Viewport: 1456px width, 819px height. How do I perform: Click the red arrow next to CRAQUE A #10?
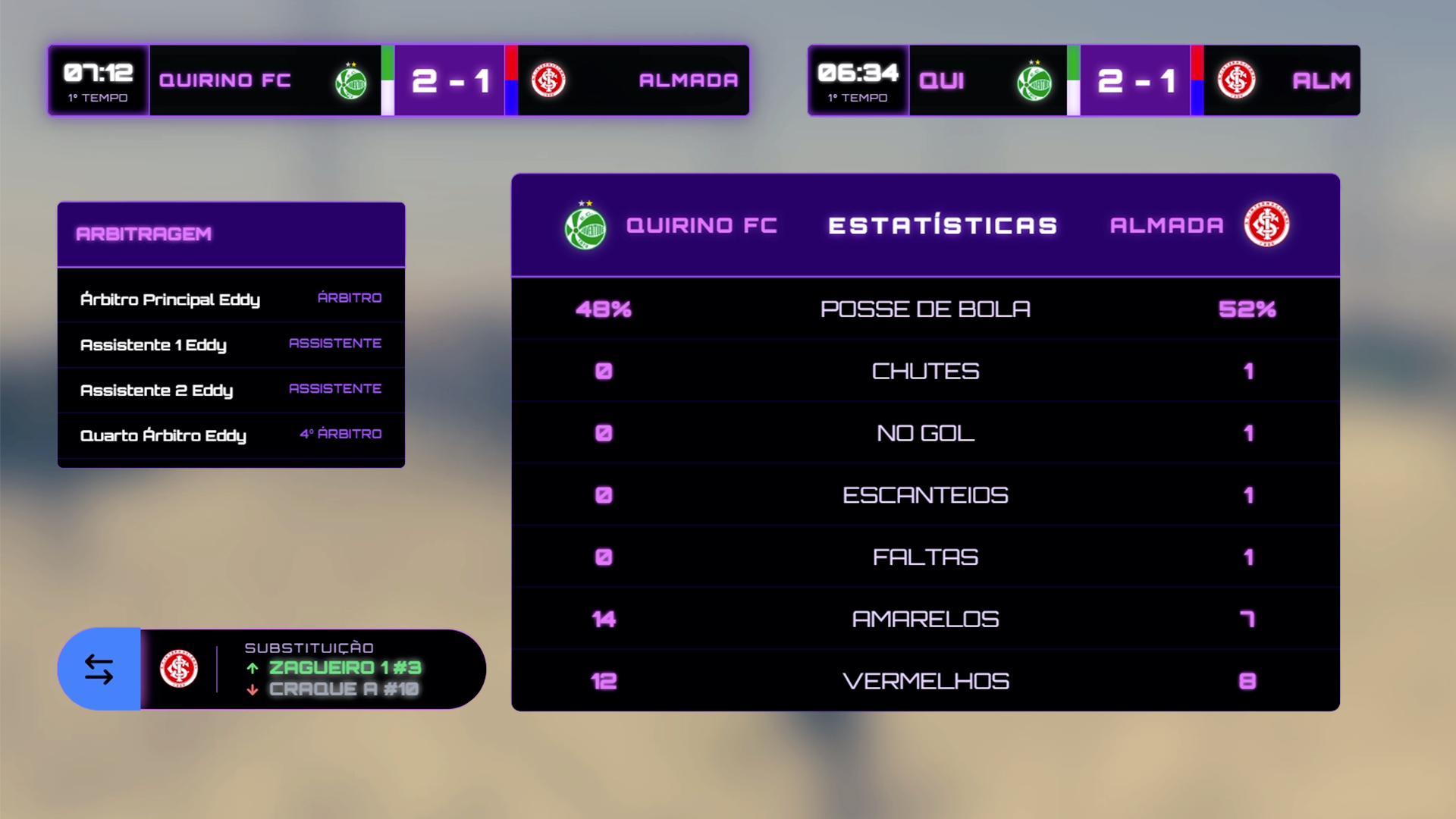(252, 690)
